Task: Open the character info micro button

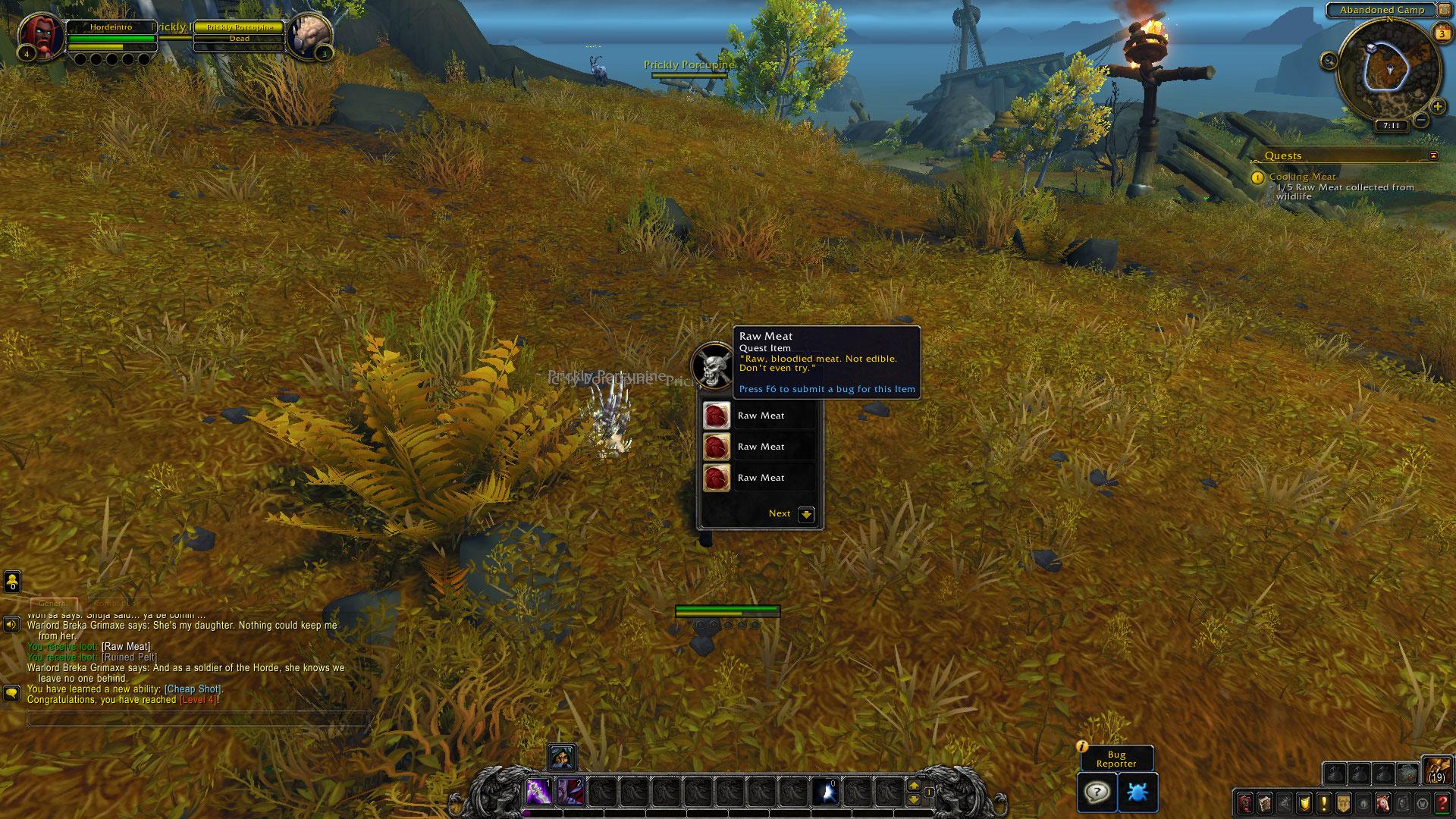Action: pos(1245,802)
